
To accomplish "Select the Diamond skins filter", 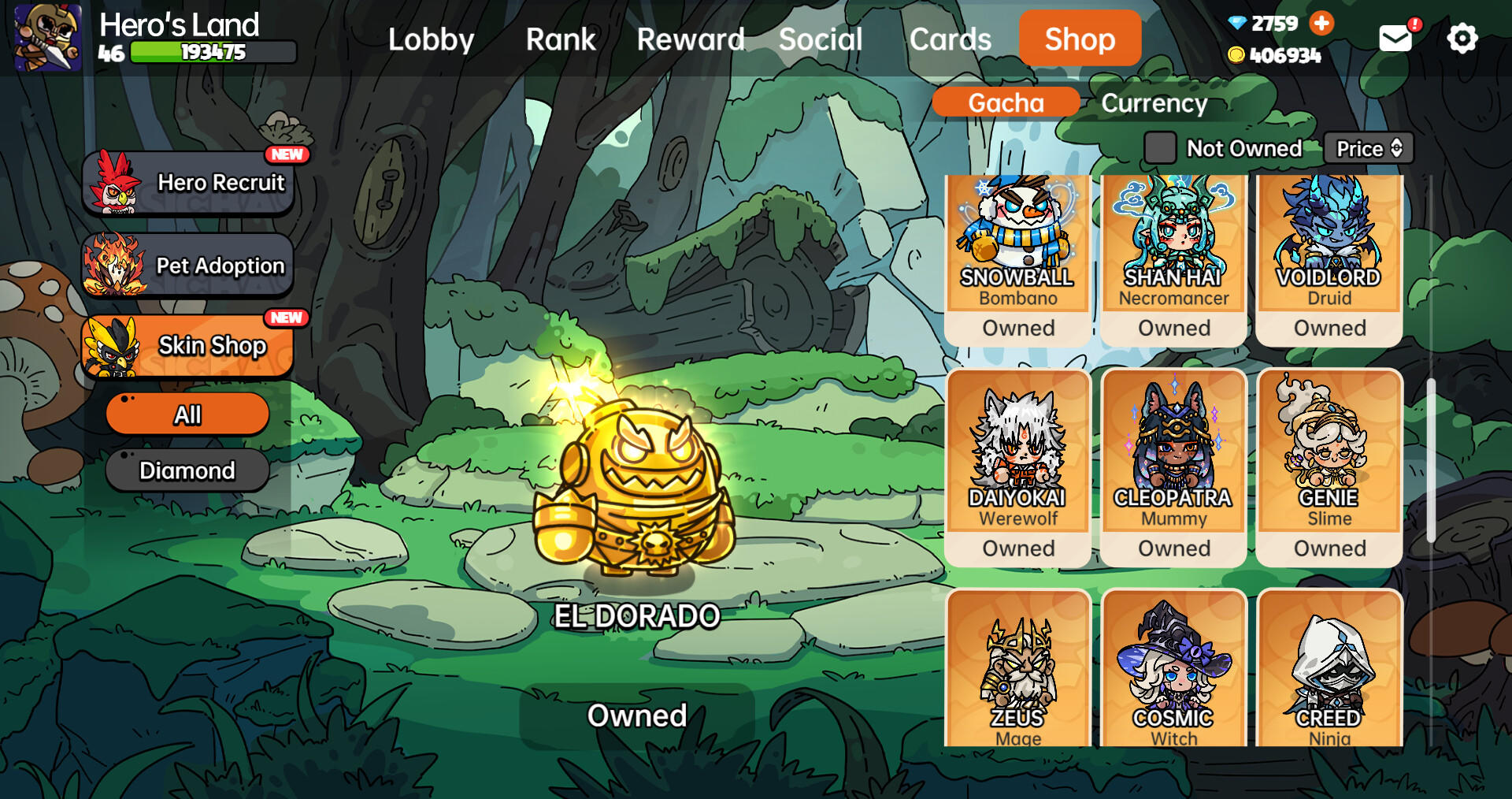I will tap(187, 470).
